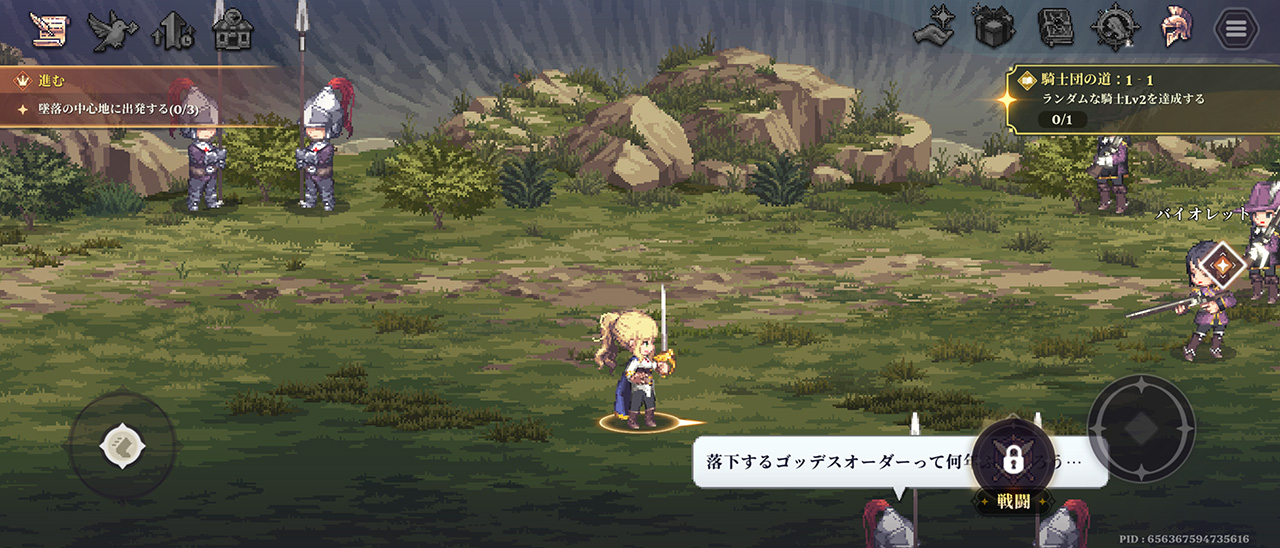Tap the virtual joystick with fist icon
Viewport: 1280px width, 548px height.
122,445
